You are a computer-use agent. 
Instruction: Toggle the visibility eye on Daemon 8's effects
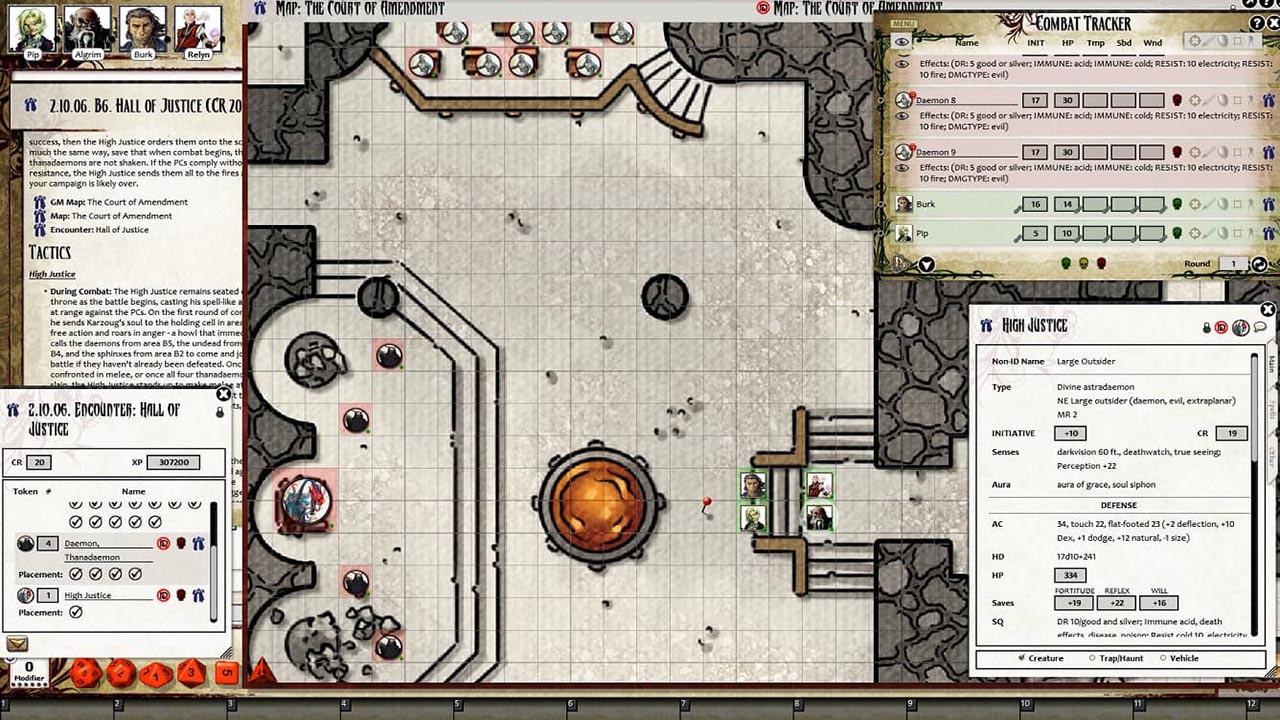pos(901,117)
